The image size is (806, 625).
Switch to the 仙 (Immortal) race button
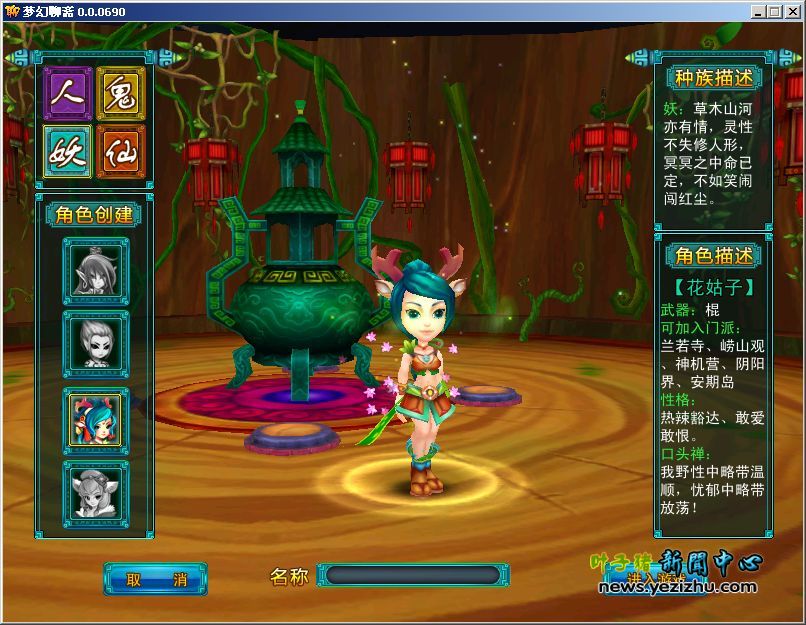pos(121,152)
